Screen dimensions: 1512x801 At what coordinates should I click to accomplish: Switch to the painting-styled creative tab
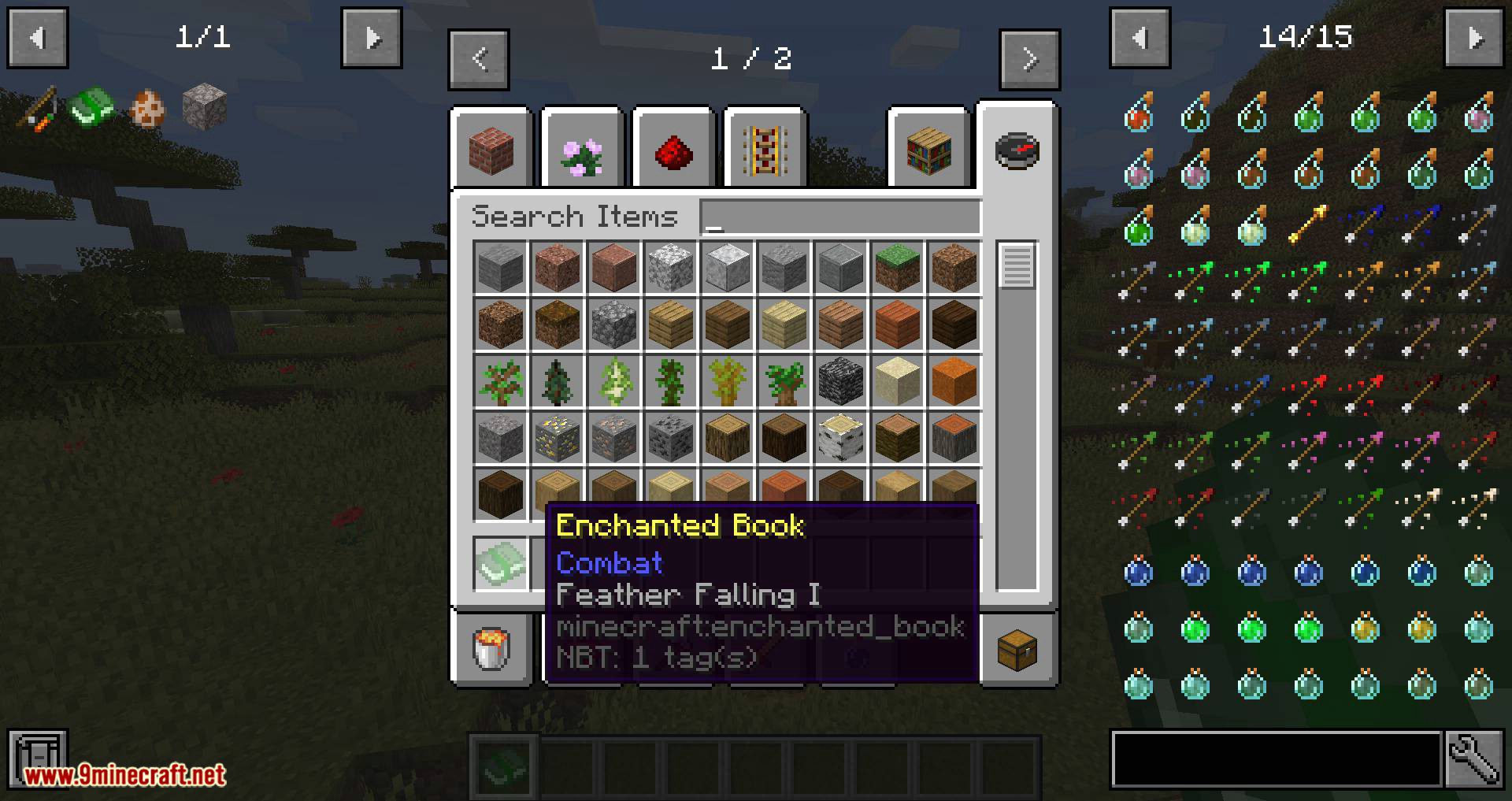click(763, 150)
